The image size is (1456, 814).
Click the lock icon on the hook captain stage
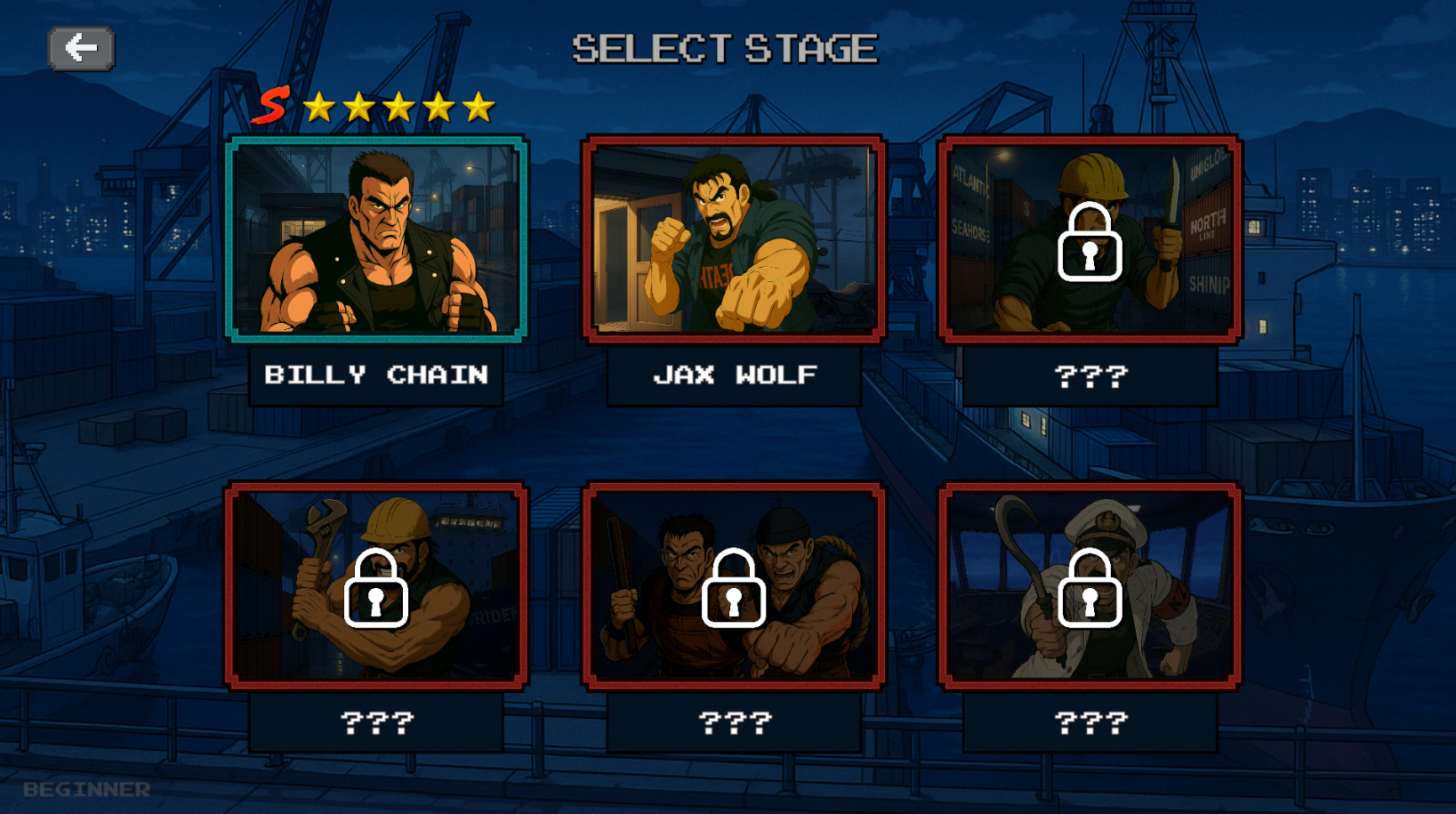pyautogui.click(x=1089, y=590)
